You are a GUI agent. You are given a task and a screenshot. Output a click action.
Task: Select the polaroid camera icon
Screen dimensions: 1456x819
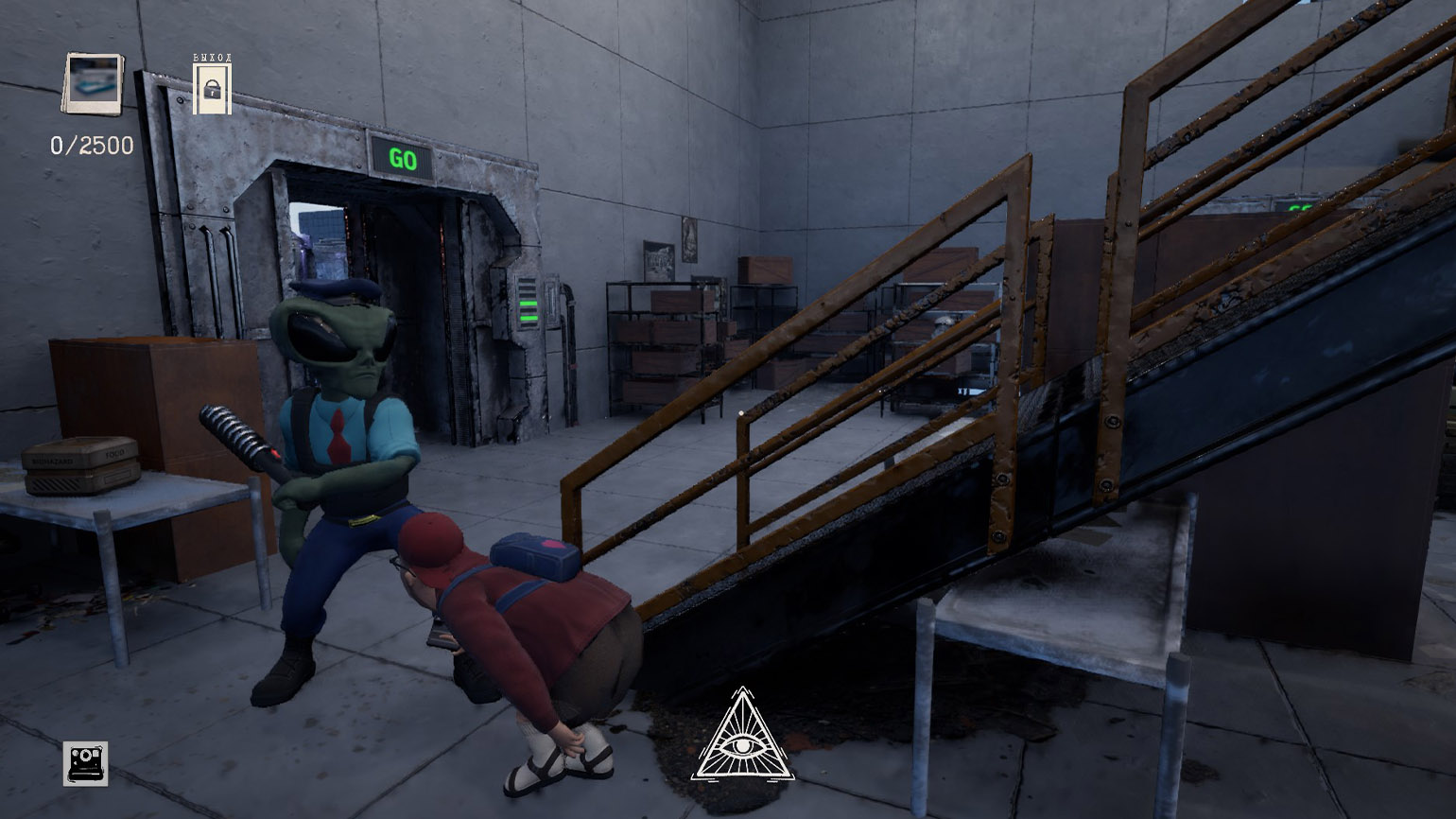pos(85,762)
